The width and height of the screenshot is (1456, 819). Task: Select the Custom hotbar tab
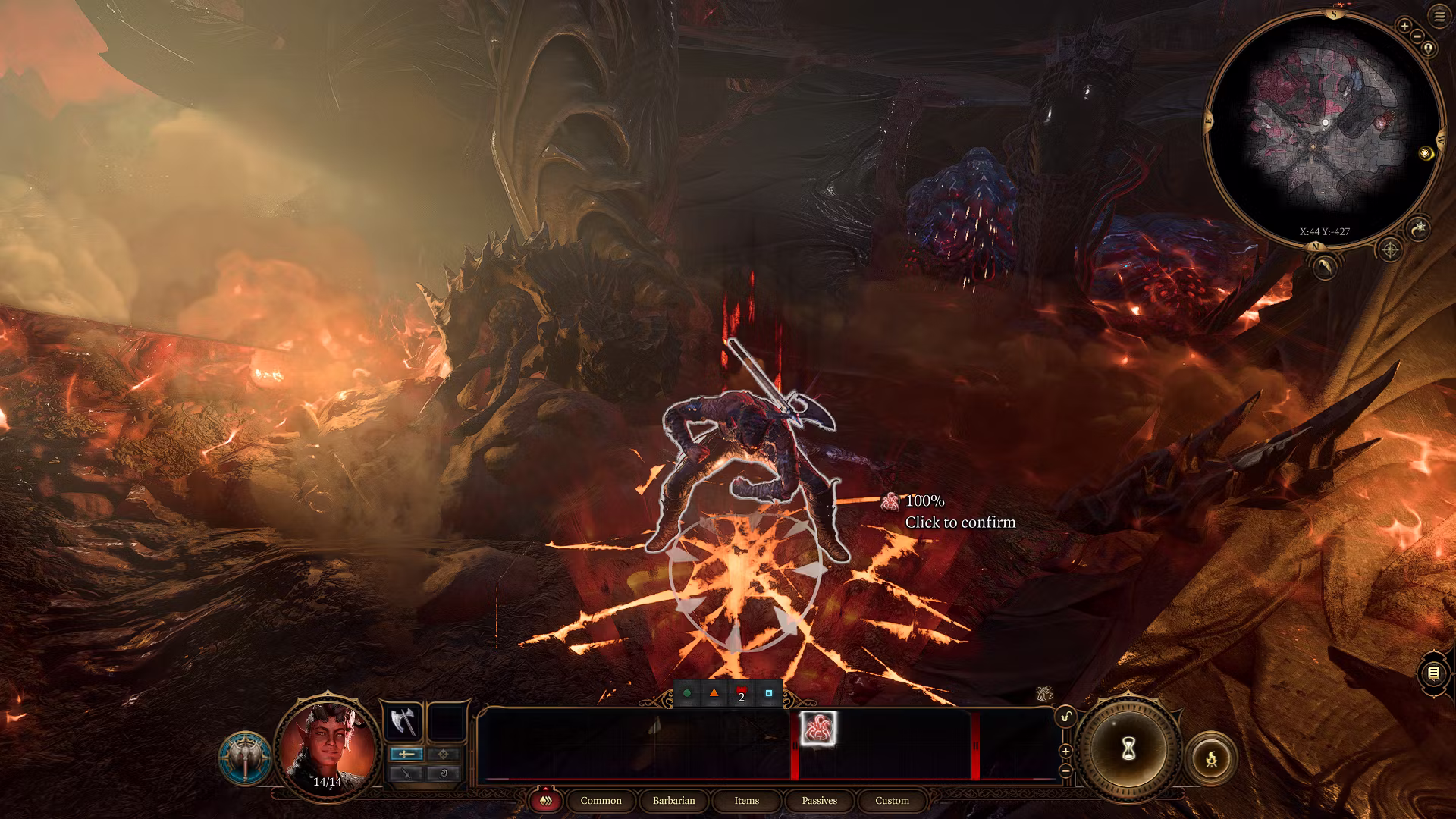tap(892, 801)
